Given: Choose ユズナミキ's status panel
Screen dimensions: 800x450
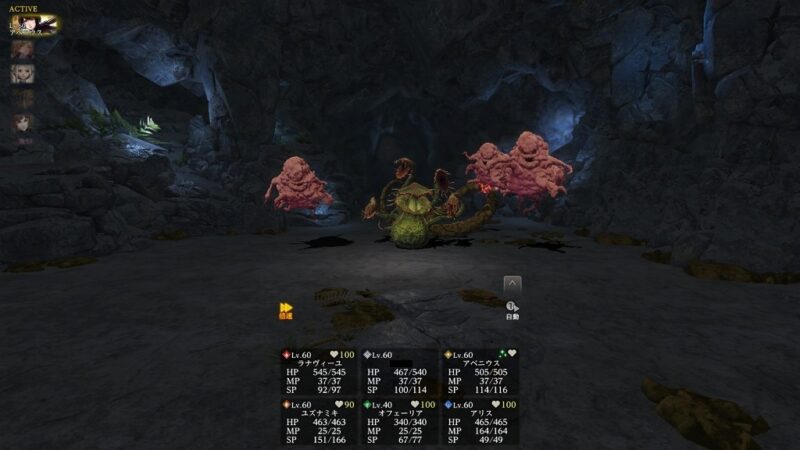Looking at the screenshot, I should (319, 421).
